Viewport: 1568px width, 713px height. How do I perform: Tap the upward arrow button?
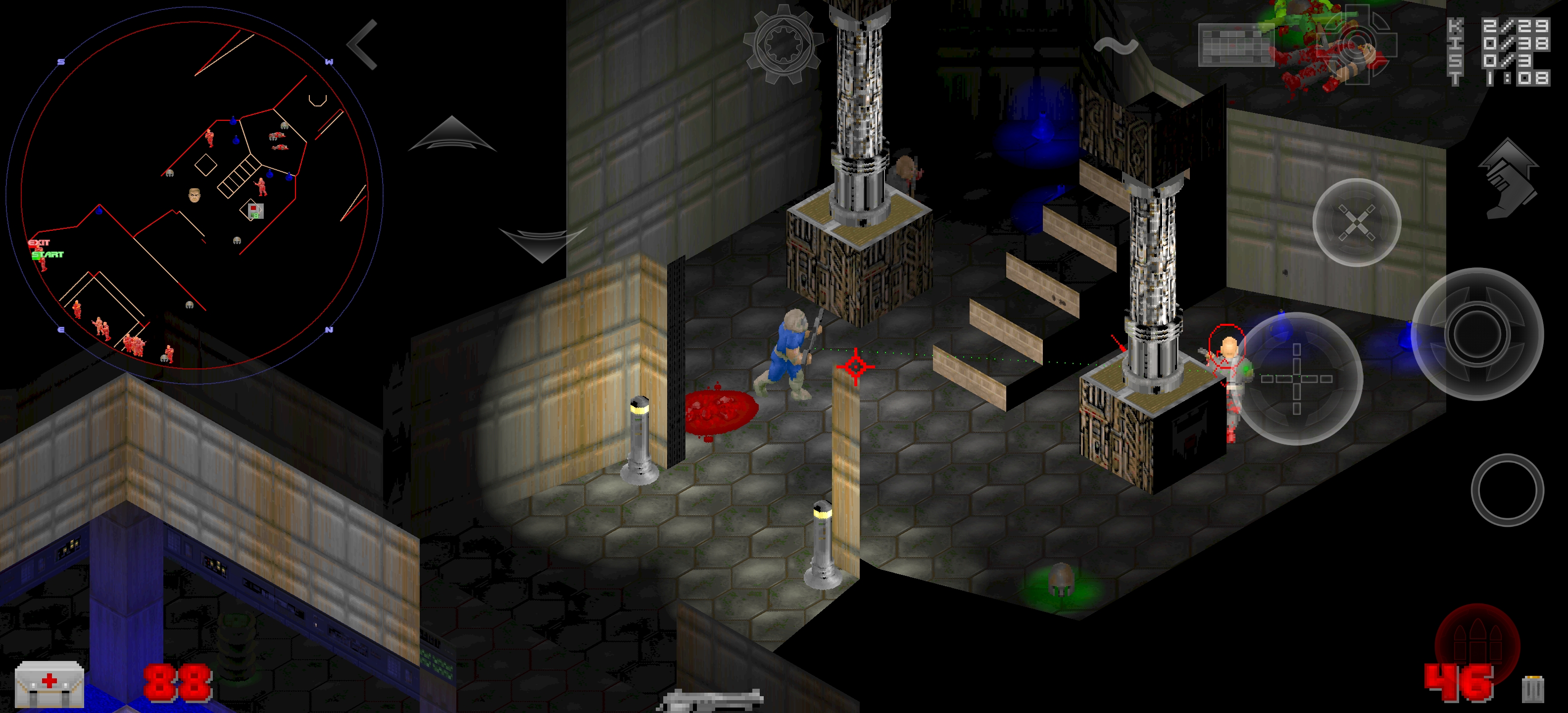452,134
